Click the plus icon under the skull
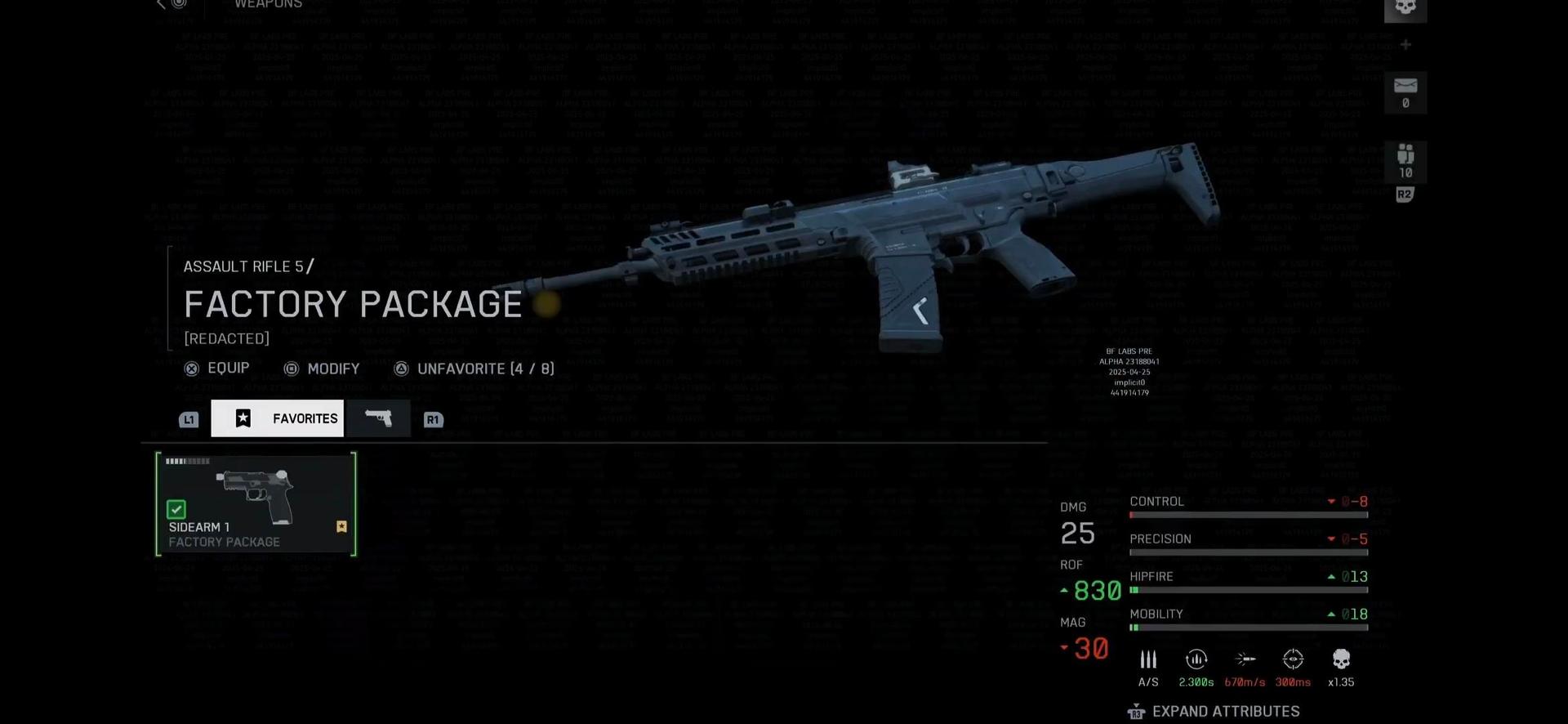1568x724 pixels. [x=1405, y=45]
